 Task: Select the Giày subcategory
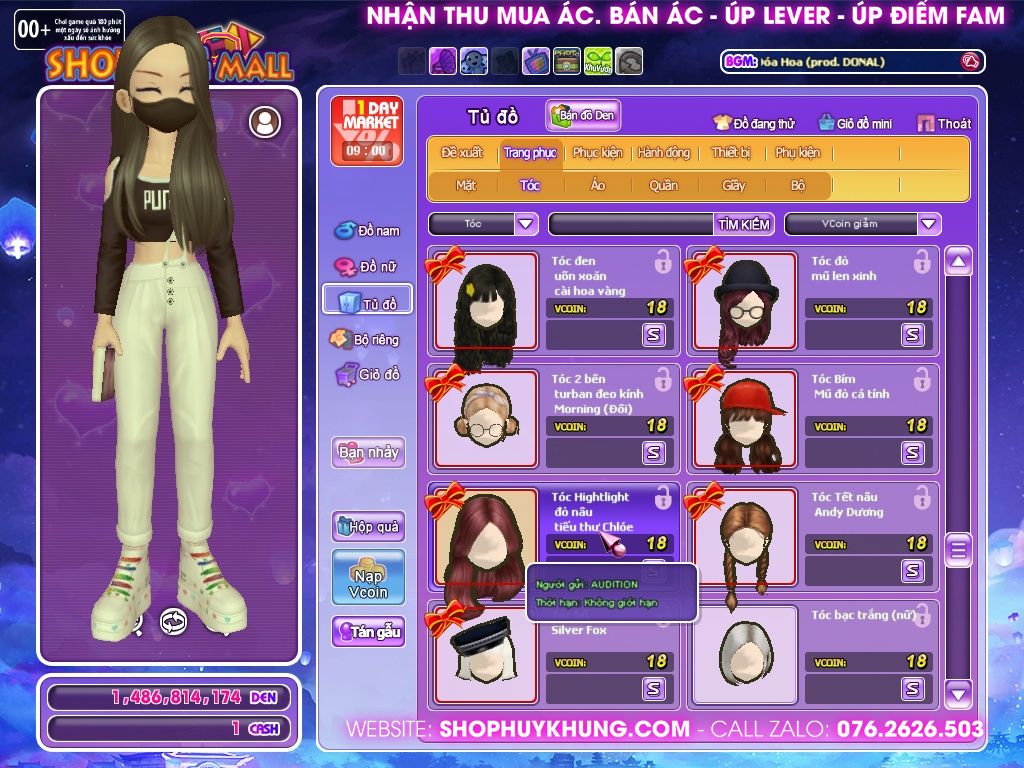pyautogui.click(x=733, y=185)
